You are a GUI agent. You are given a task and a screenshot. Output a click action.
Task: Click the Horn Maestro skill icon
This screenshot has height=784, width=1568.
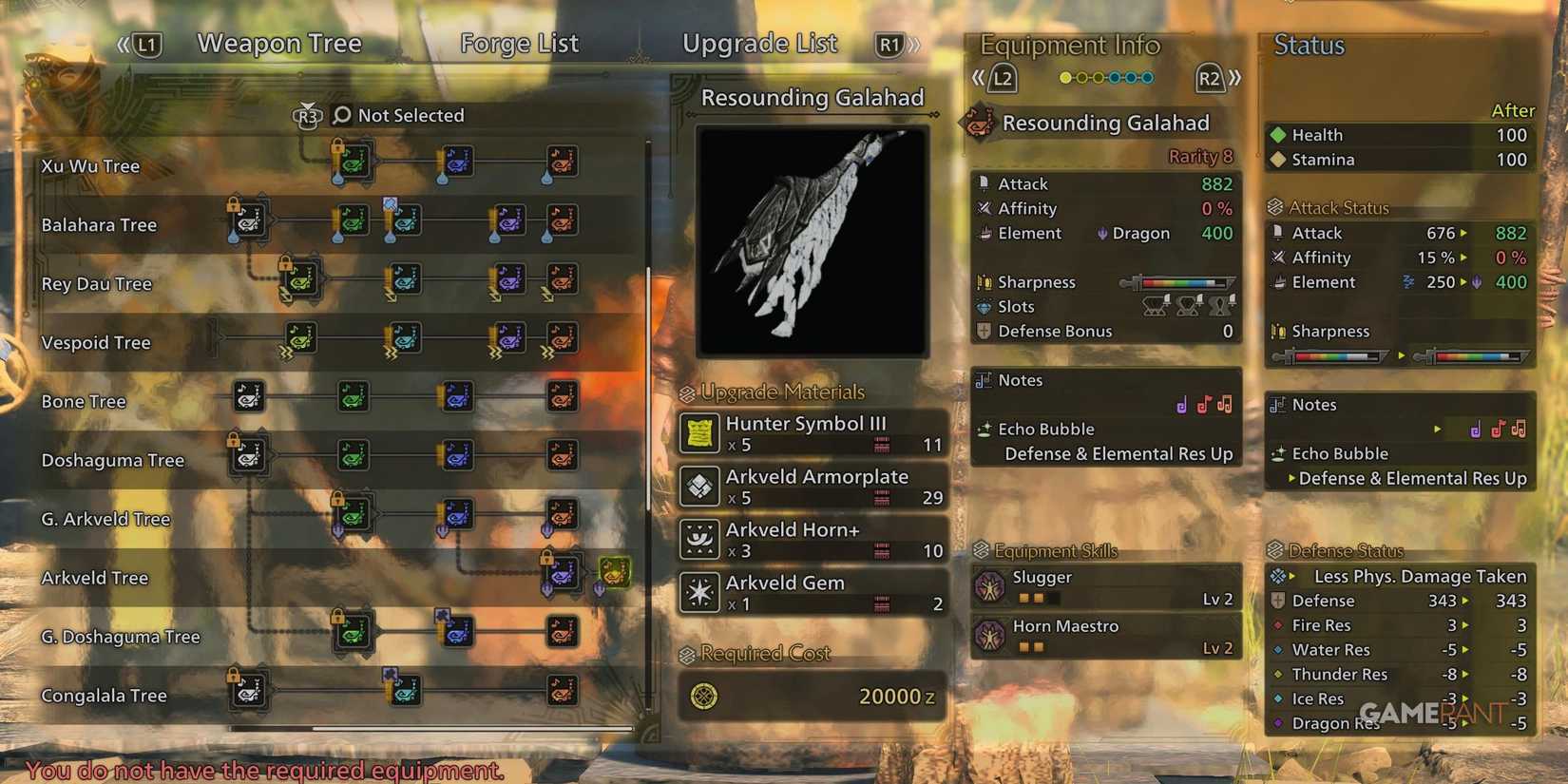(x=990, y=635)
